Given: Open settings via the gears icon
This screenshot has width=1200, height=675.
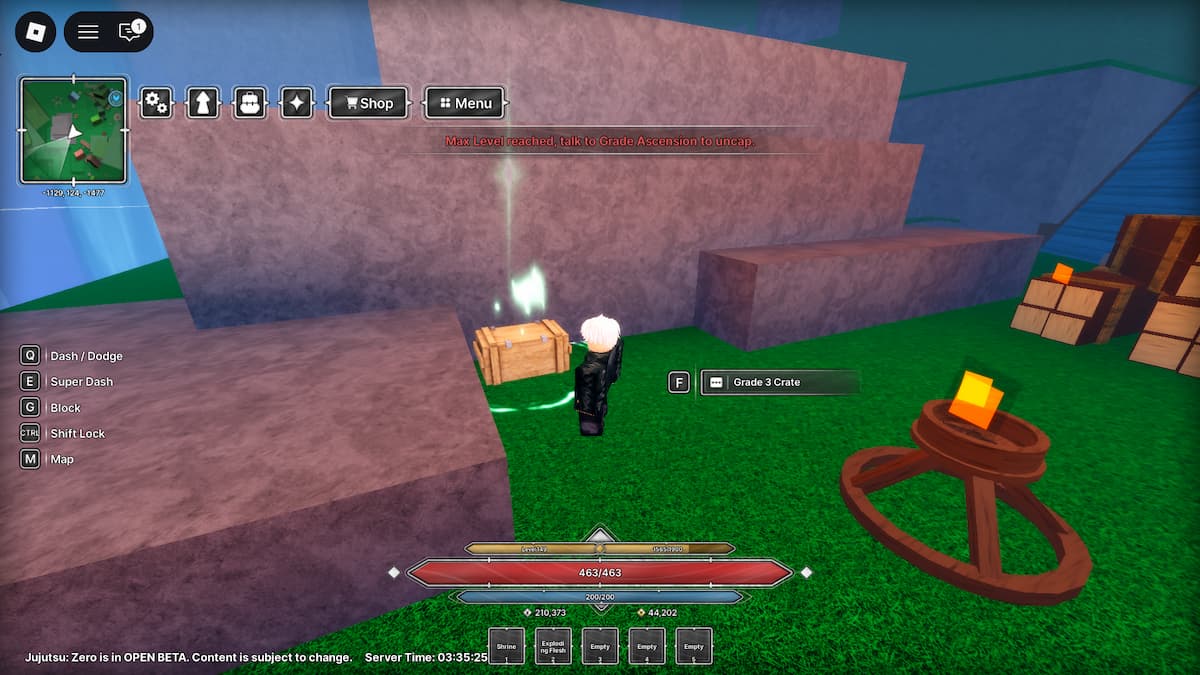Looking at the screenshot, I should pos(156,103).
